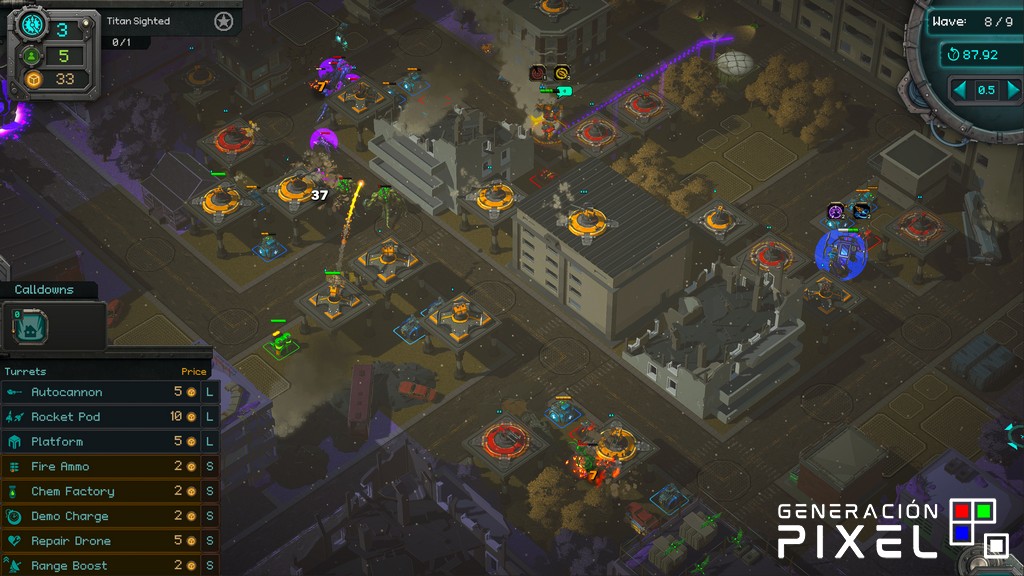This screenshot has width=1024, height=576.
Task: Click the star badge beside Titan Sighted
Action: tap(223, 21)
